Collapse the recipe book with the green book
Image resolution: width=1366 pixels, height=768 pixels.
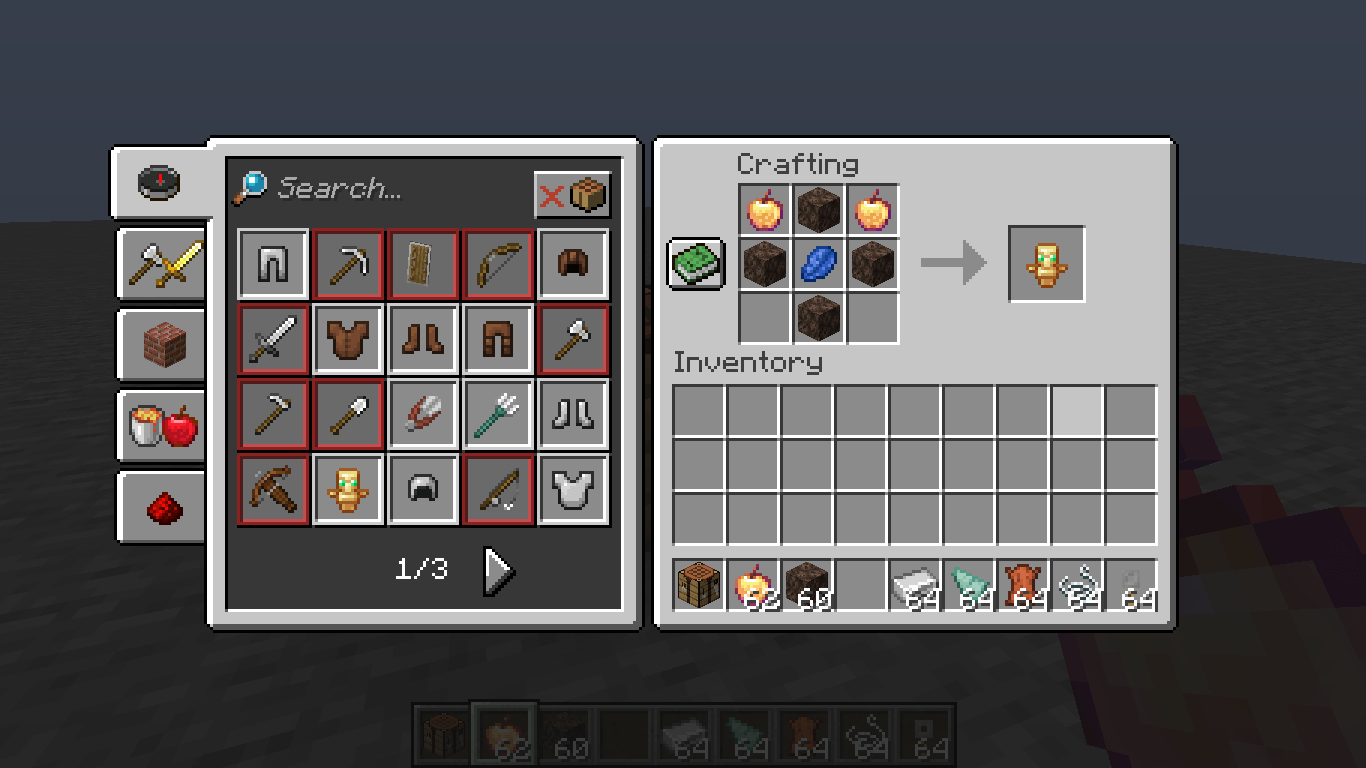(x=695, y=264)
